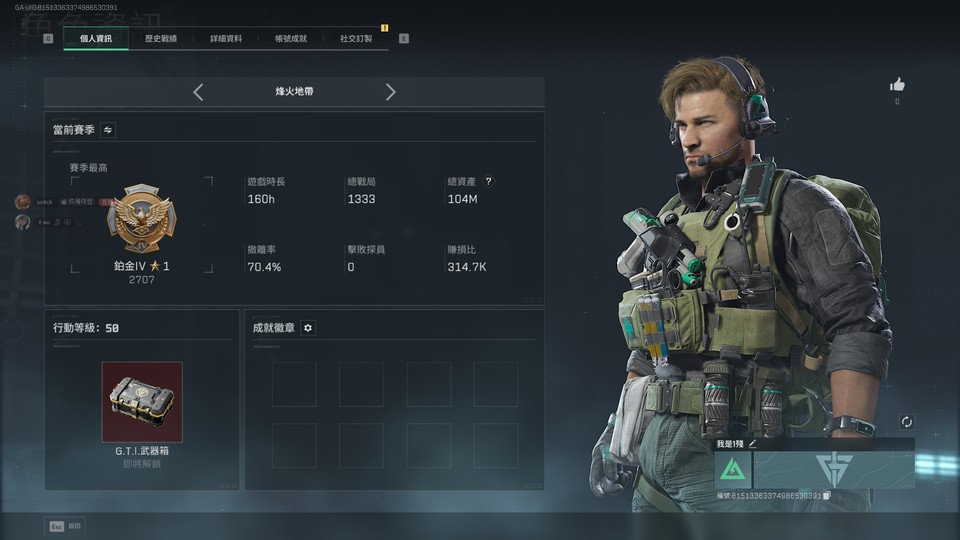Select the G.T.I.武器箱 reward thumbnail
Viewport: 960px width, 540px height.
point(142,402)
